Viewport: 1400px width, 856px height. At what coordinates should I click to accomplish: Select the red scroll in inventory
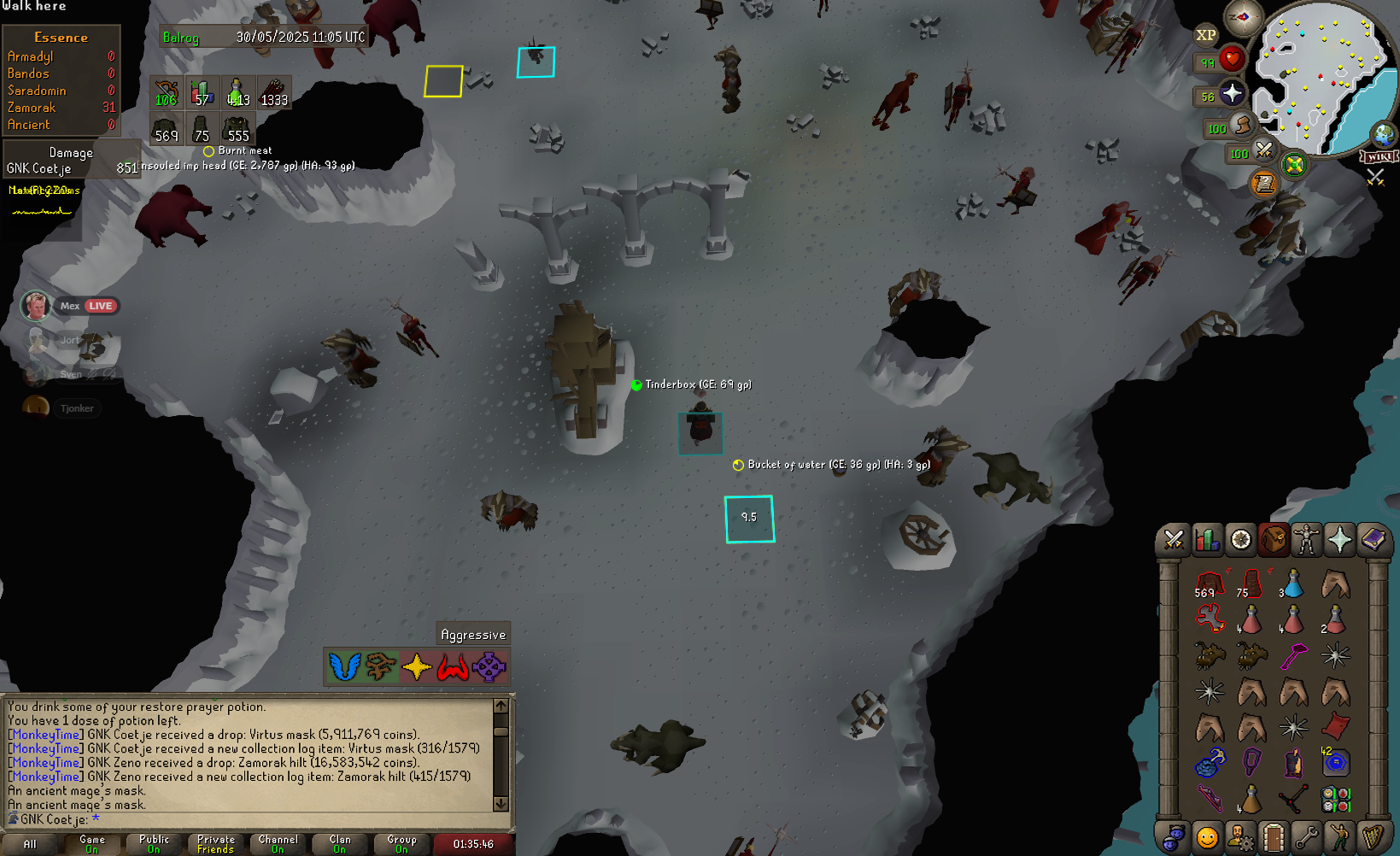click(1335, 726)
